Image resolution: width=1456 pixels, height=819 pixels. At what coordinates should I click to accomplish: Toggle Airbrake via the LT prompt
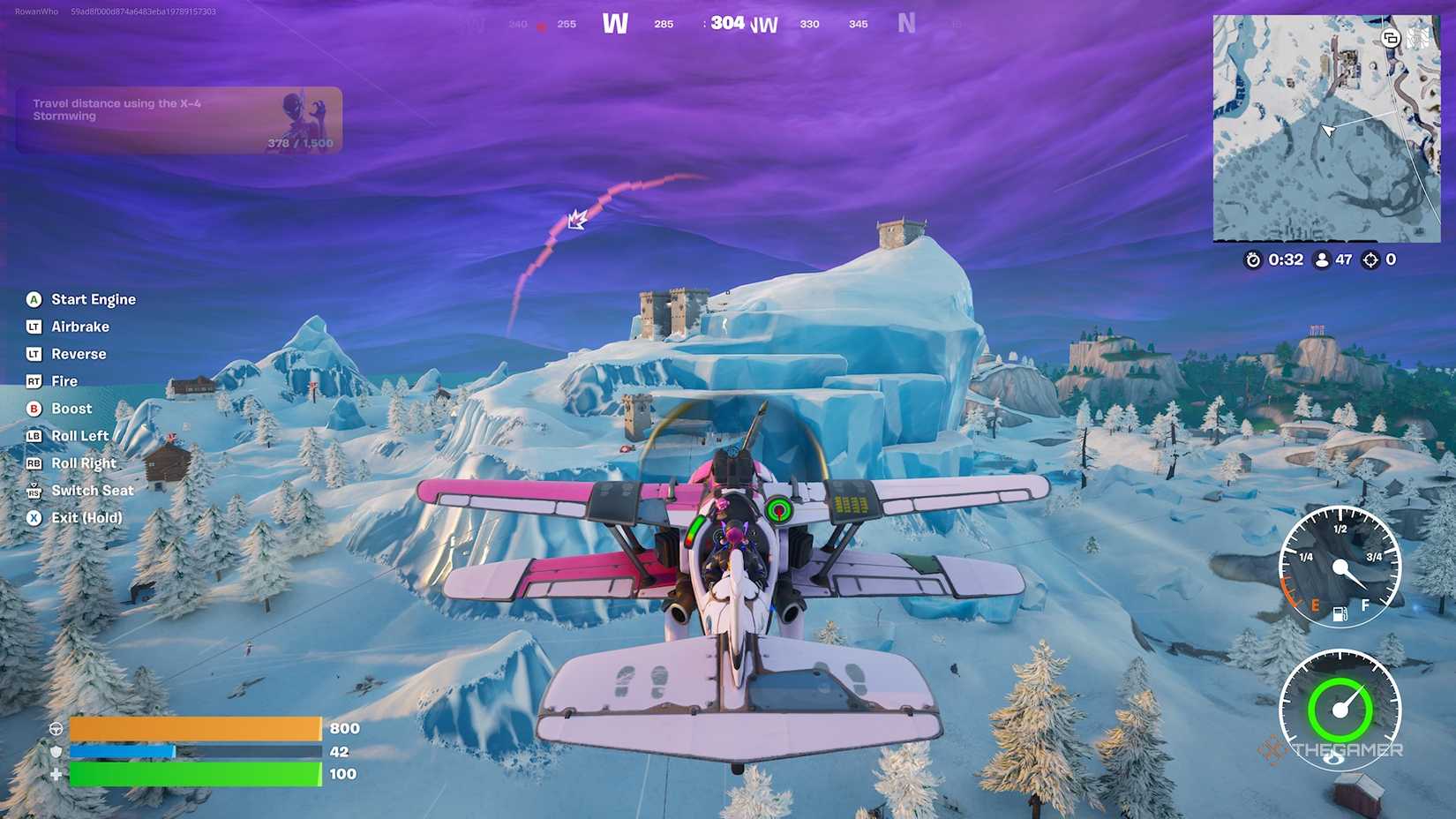[x=34, y=327]
